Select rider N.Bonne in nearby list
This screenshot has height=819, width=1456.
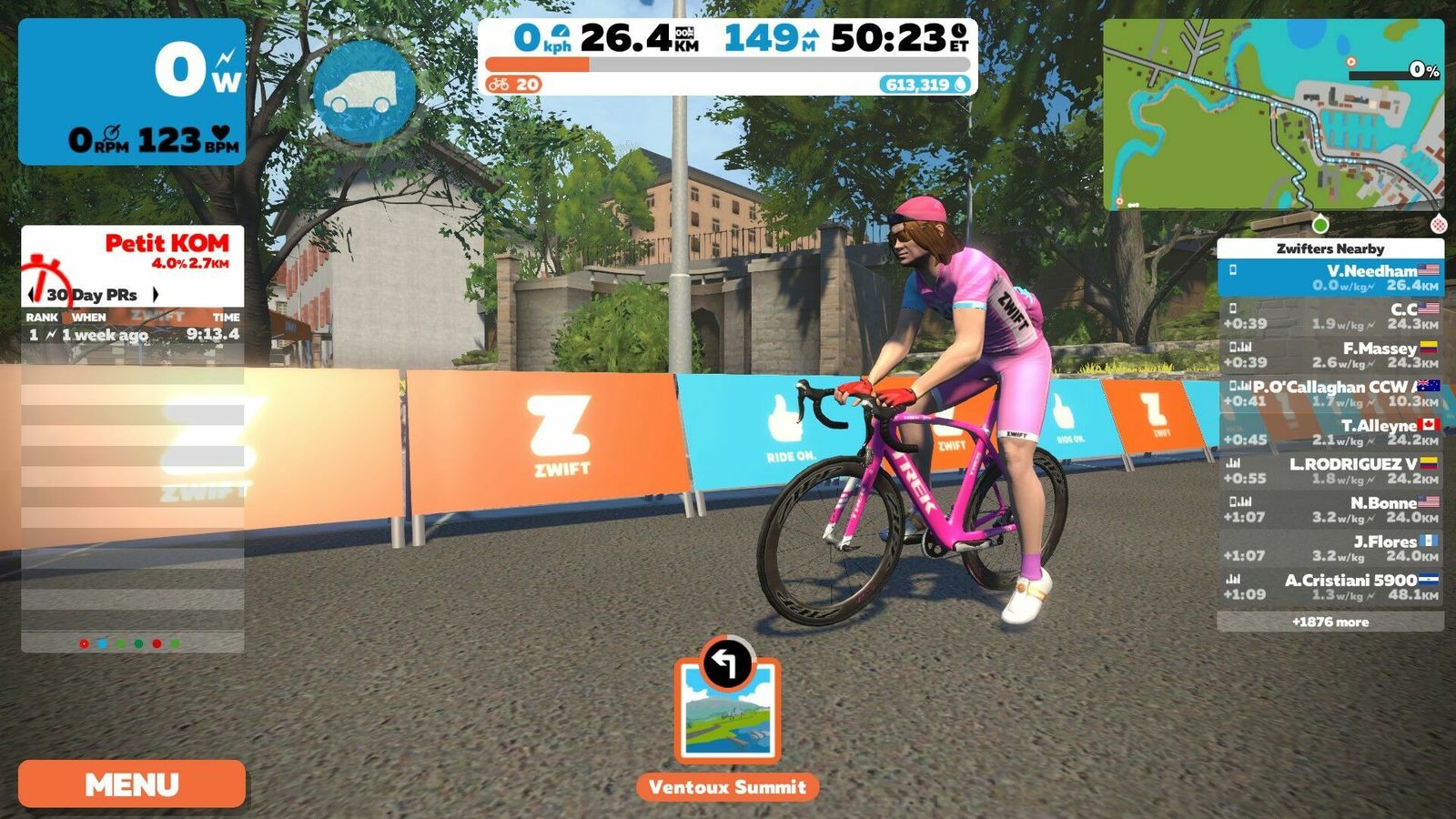[1330, 510]
